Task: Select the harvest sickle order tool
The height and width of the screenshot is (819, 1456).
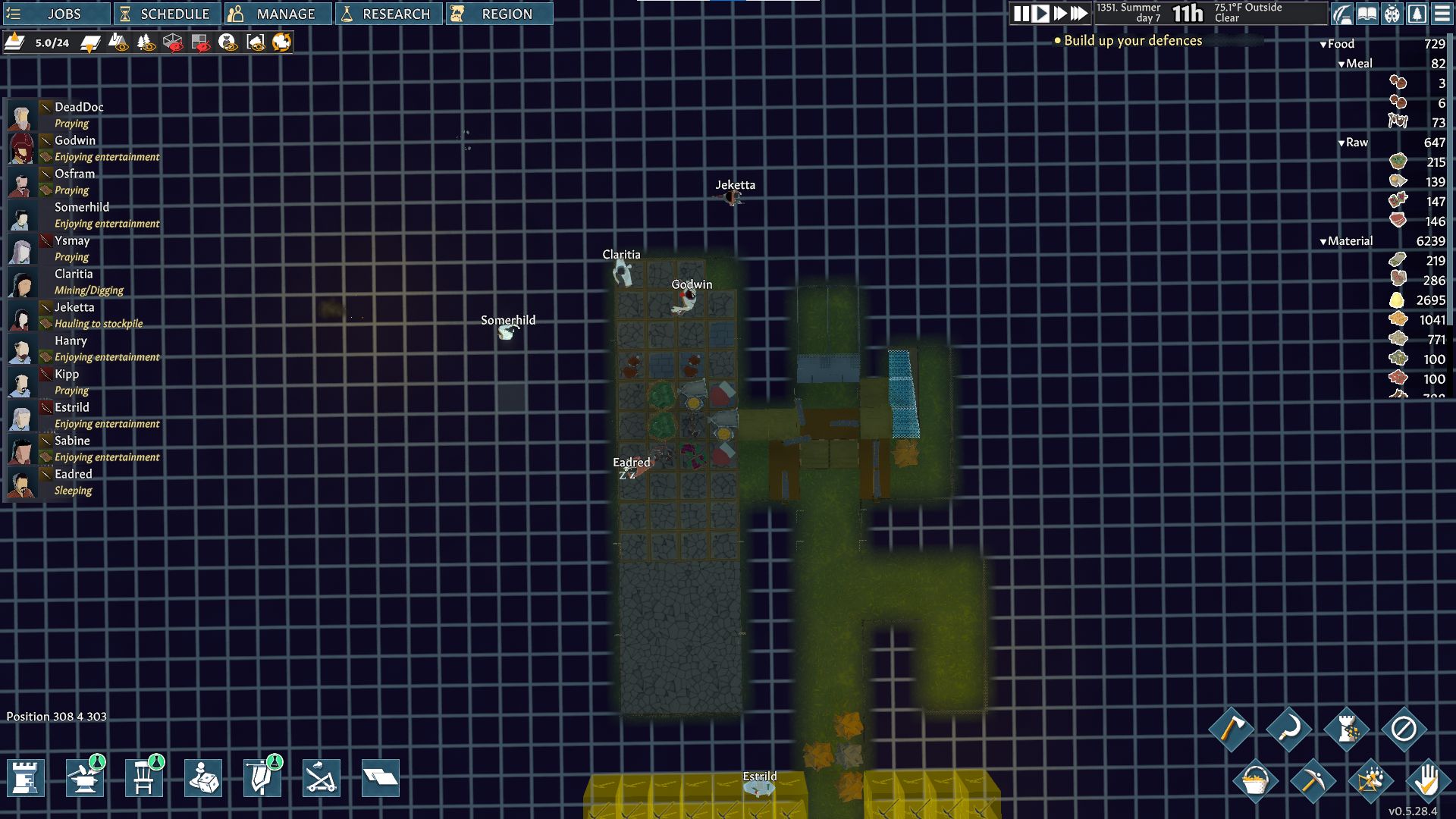Action: point(1289,730)
